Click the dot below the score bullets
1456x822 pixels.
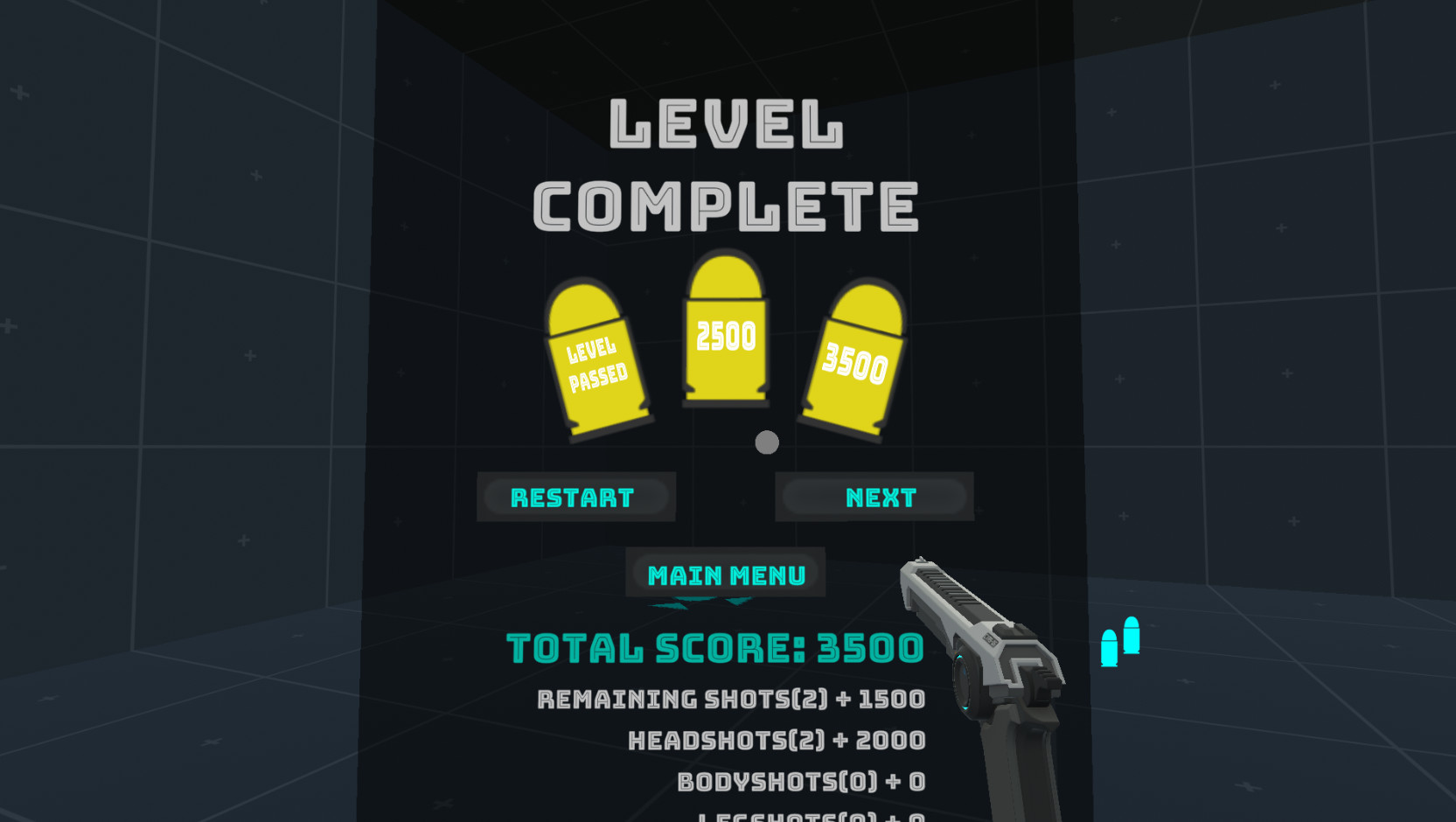(x=767, y=443)
